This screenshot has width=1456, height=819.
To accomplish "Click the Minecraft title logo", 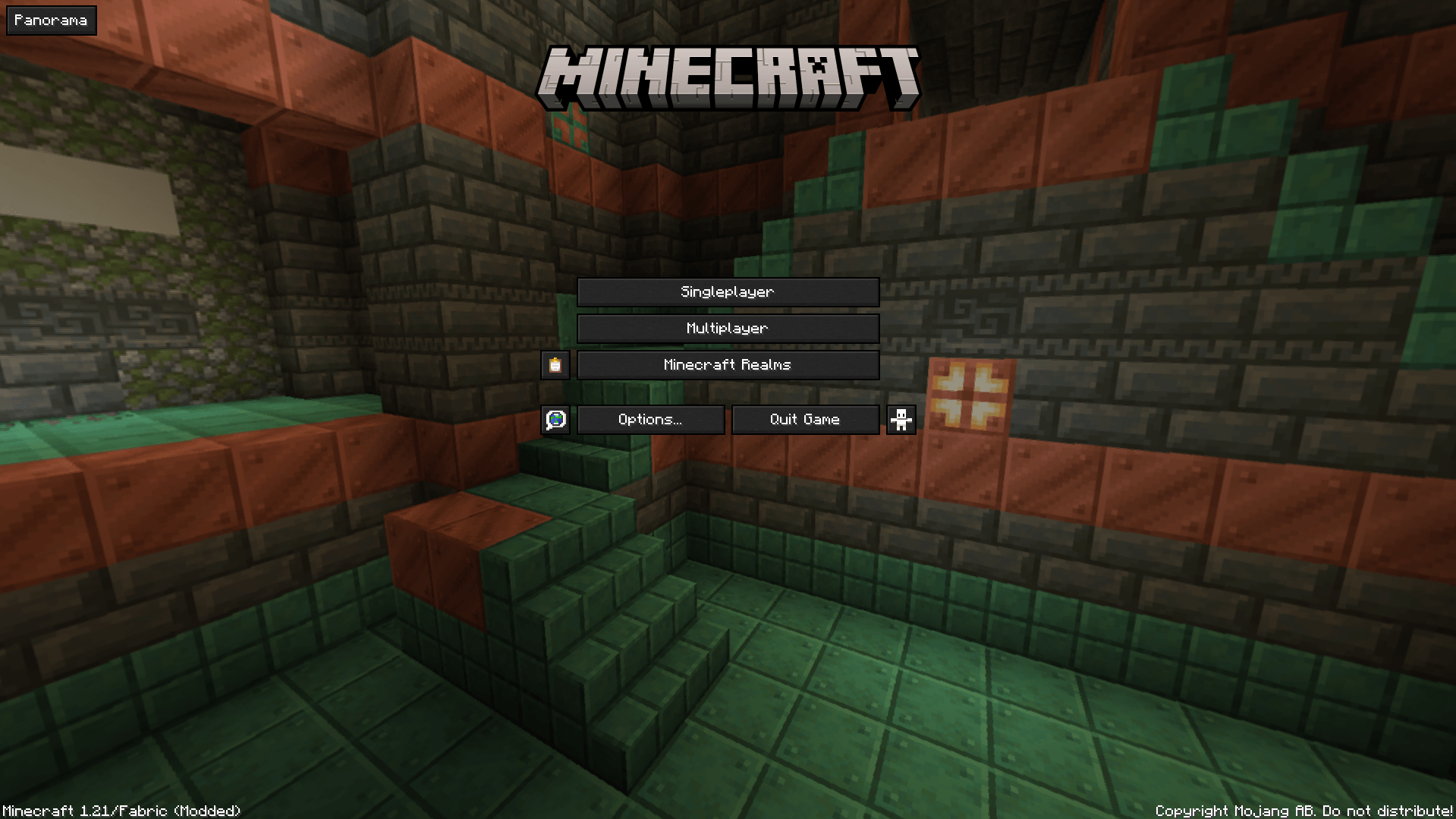I will [x=728, y=75].
